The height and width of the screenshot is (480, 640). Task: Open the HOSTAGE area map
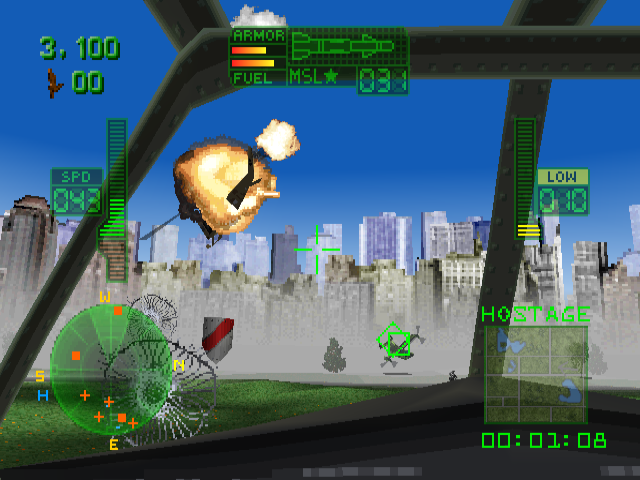(x=535, y=374)
